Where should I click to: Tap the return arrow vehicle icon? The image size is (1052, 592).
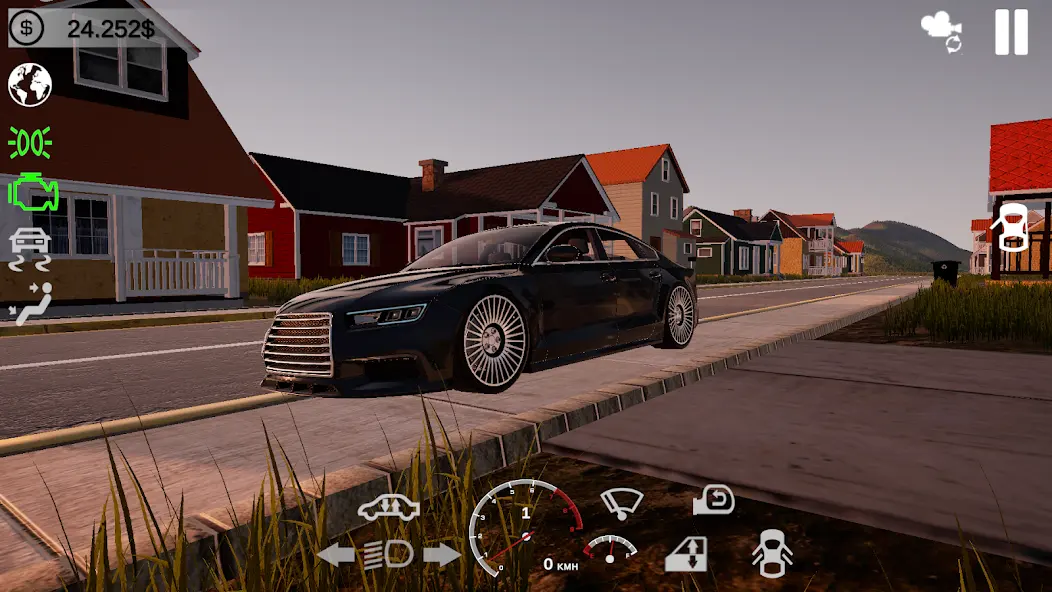pos(714,500)
